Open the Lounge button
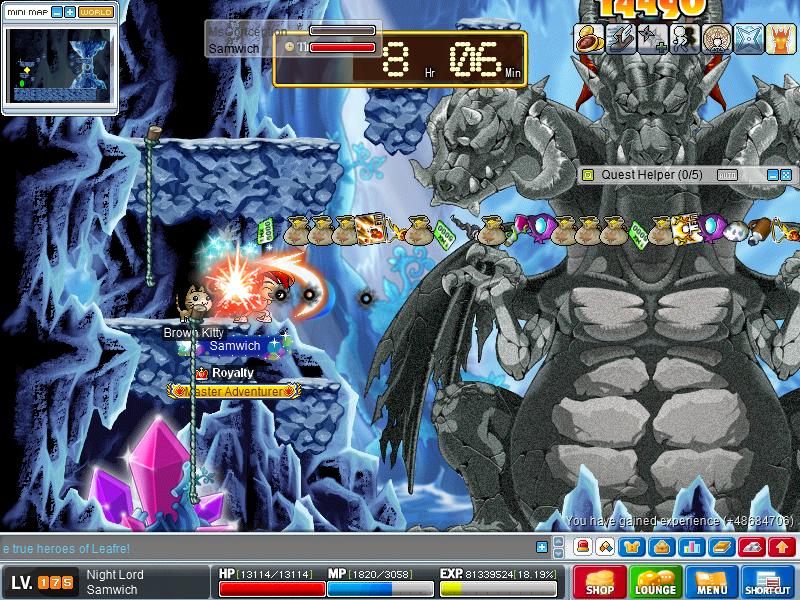Screen dimensions: 800x600 coord(655,582)
